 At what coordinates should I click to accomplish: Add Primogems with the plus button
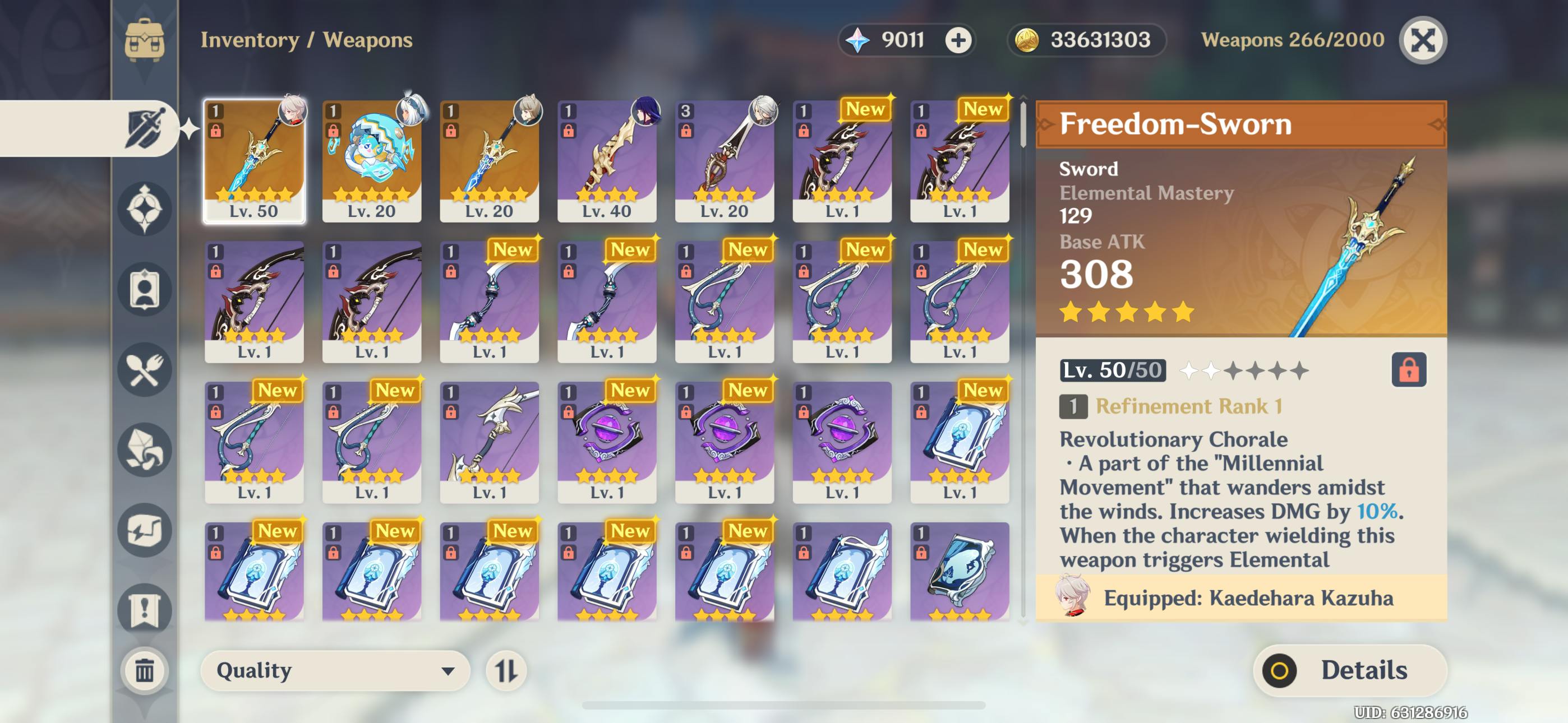tap(958, 40)
